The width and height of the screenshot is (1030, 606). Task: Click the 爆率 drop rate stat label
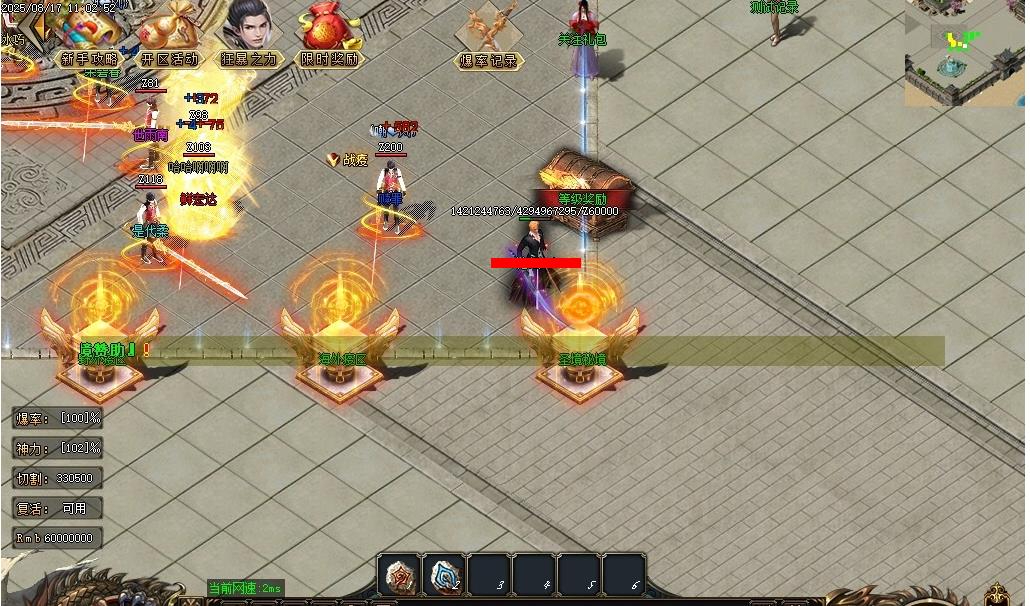[57, 418]
